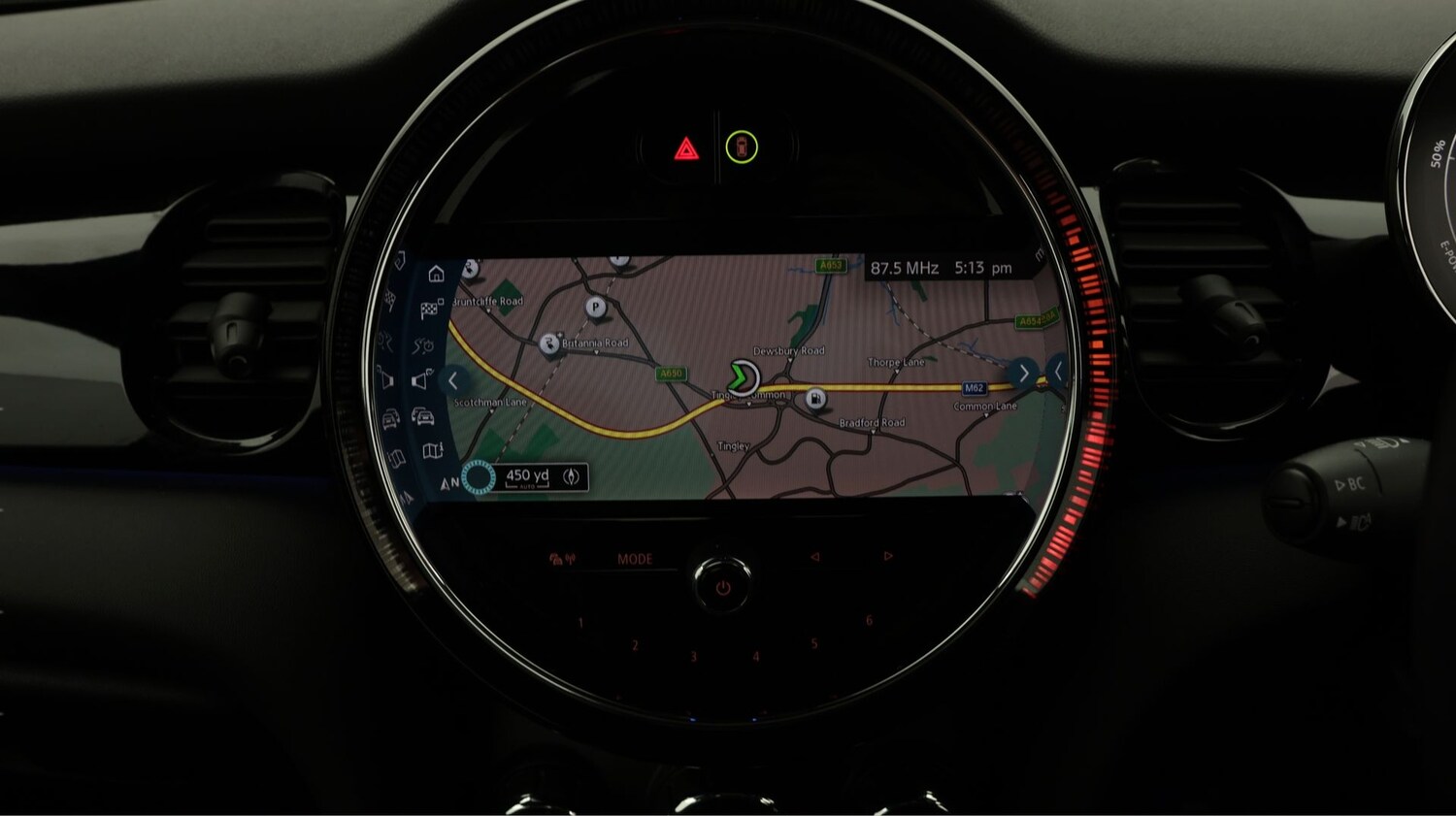The image size is (1456, 816).
Task: Toggle the voice guidance speaker icon
Action: coord(421,380)
